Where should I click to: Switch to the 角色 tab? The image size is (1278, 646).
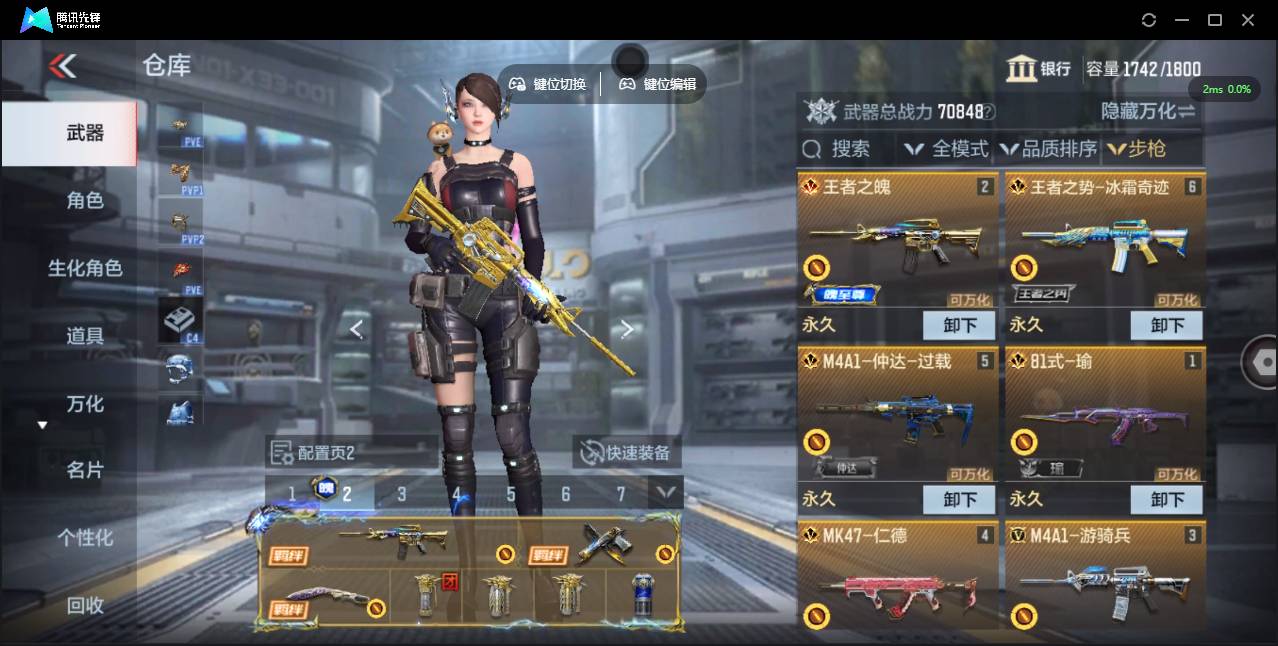(x=85, y=201)
